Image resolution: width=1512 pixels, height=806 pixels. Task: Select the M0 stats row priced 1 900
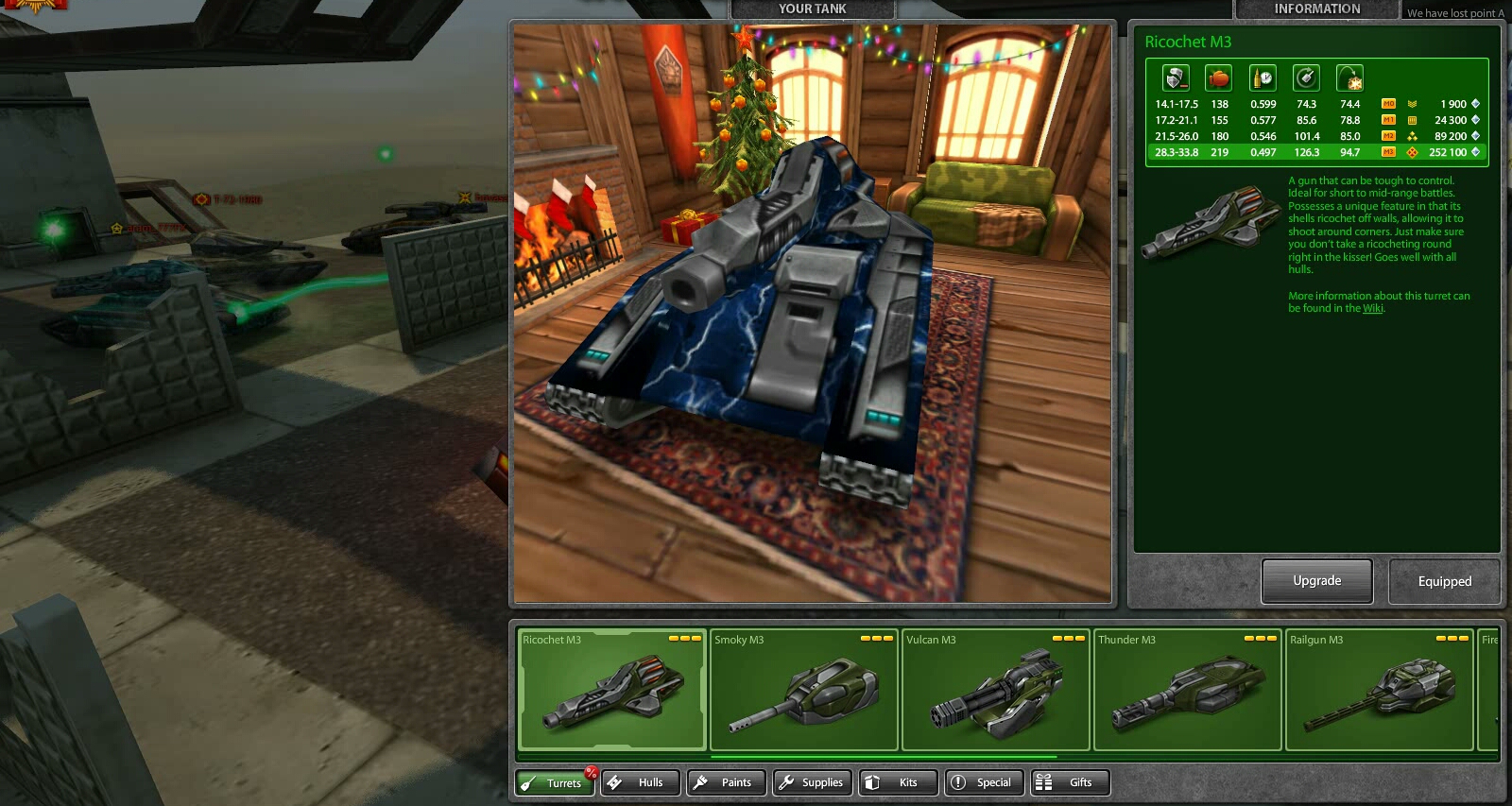pos(1316,104)
